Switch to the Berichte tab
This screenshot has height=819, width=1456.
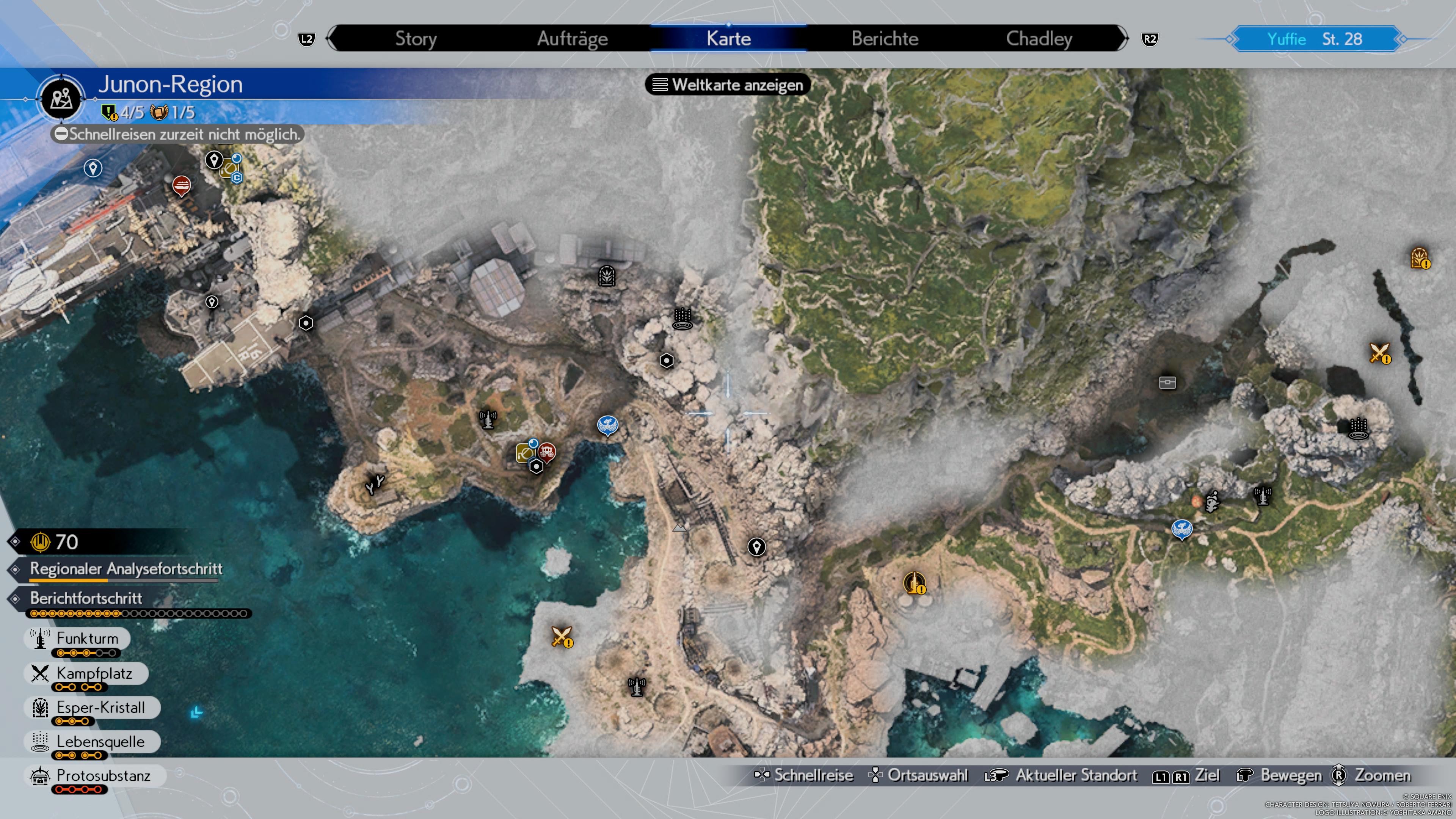click(885, 38)
